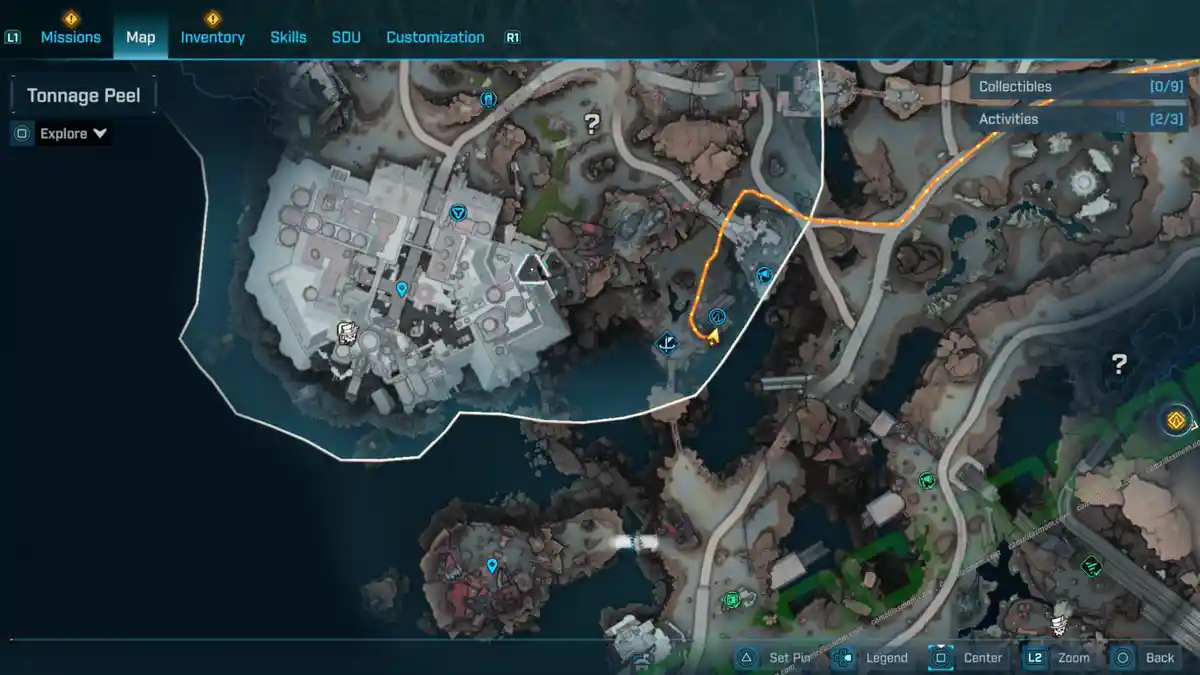Select the question mark over dark water
This screenshot has width=1200, height=675.
(1120, 364)
